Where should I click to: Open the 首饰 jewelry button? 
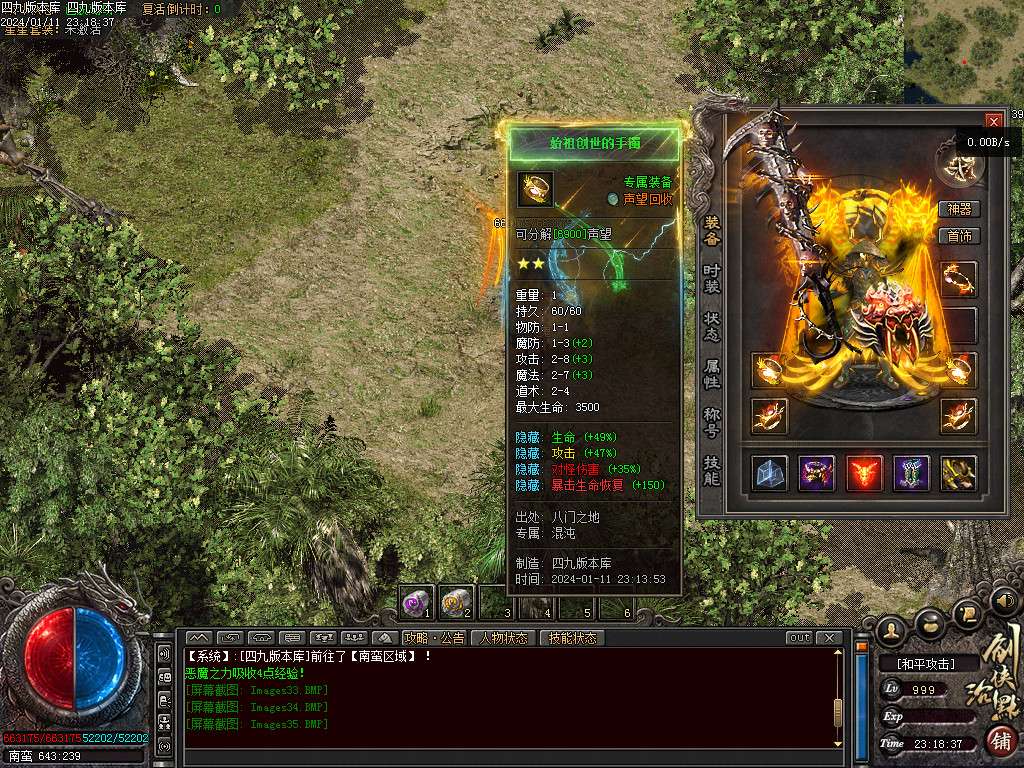tap(960, 237)
